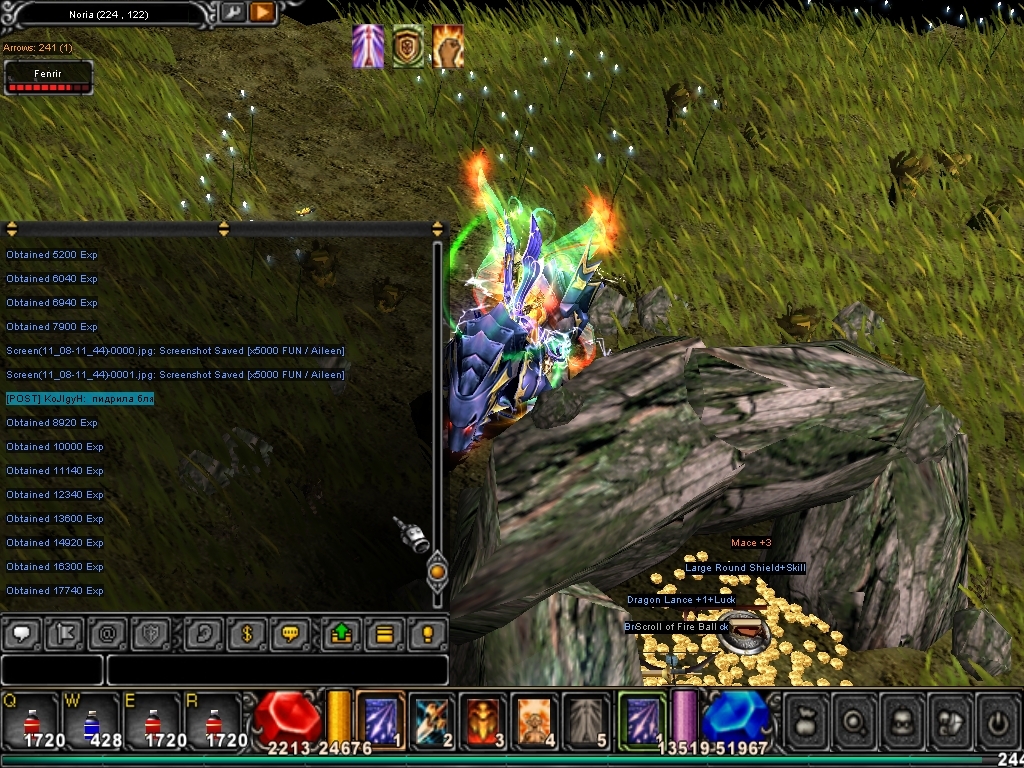Click the yellow stacked-bars chat button
Viewport: 1024px width, 768px height.
coord(384,633)
